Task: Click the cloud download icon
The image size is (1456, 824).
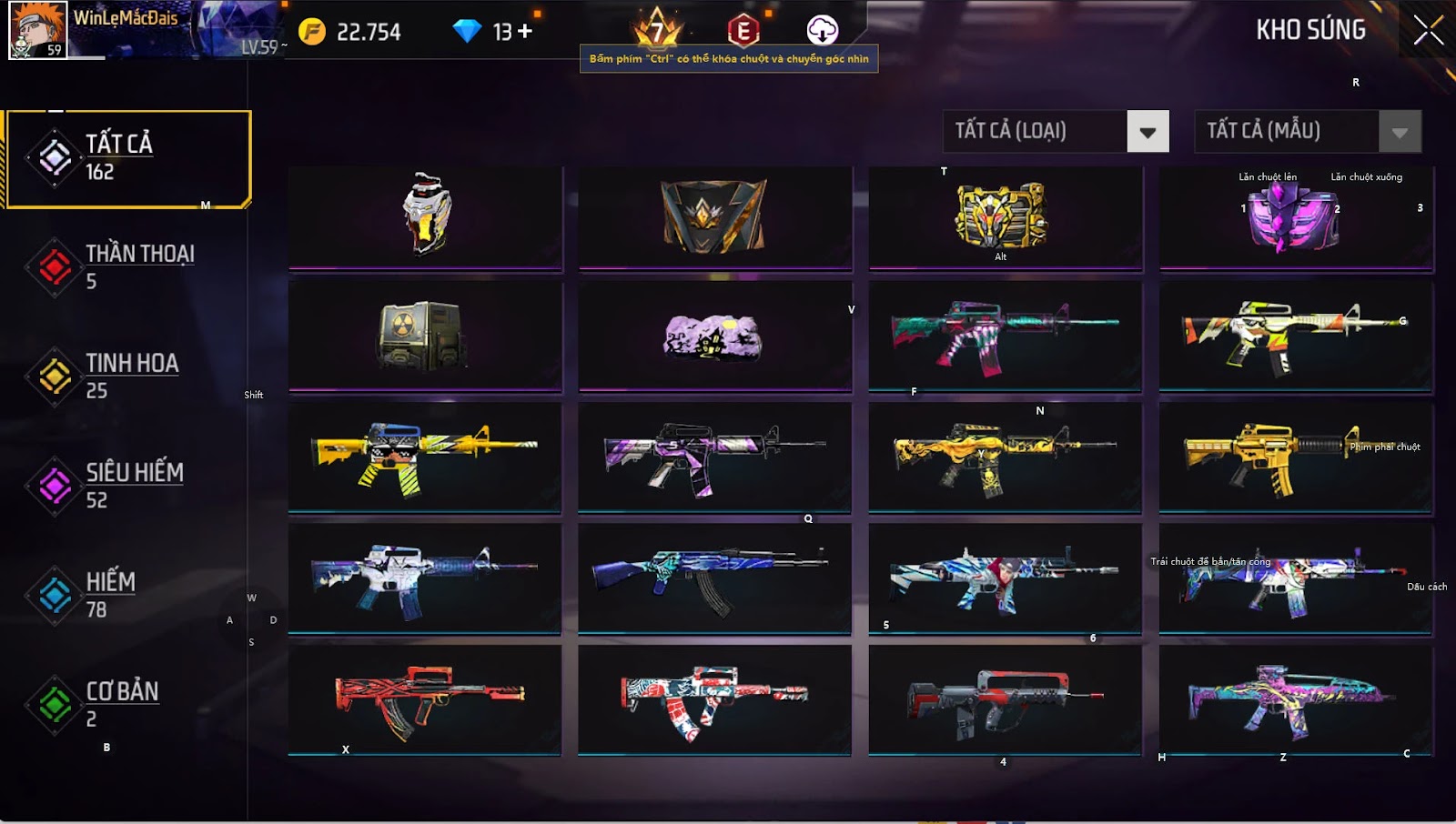Action: [822, 31]
